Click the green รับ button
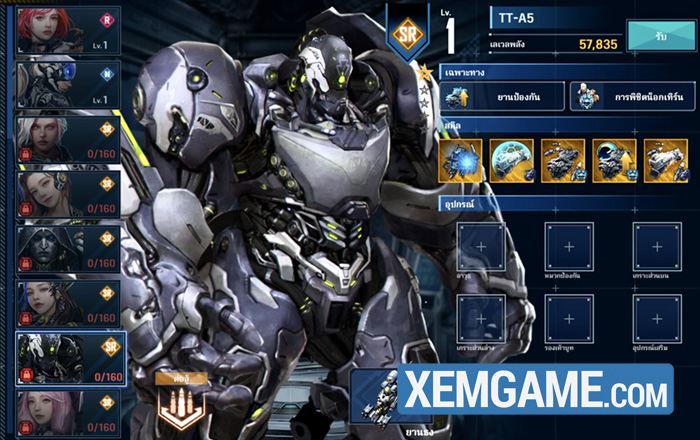This screenshot has height=440, width=700. [x=661, y=34]
